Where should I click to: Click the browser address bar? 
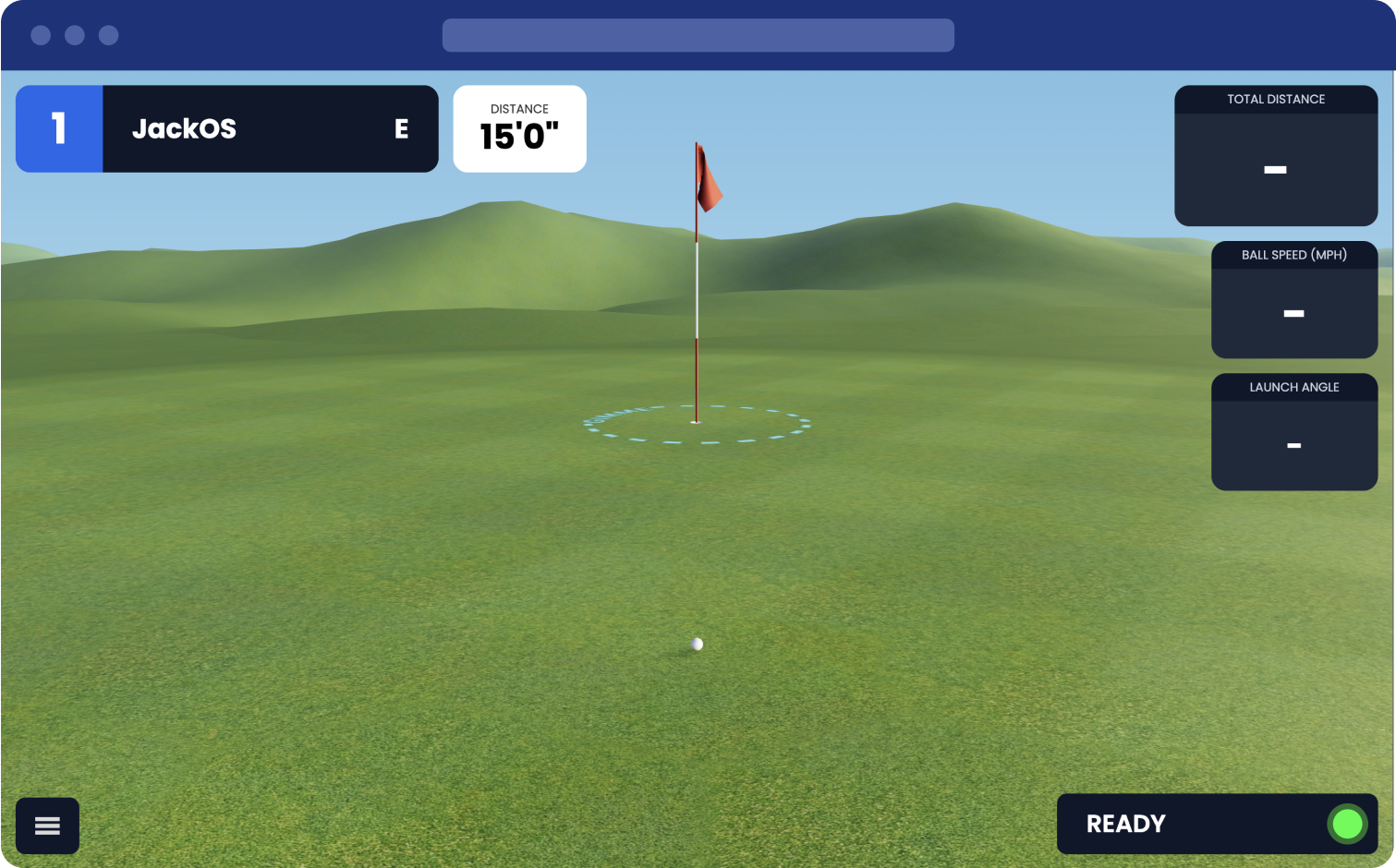[698, 35]
